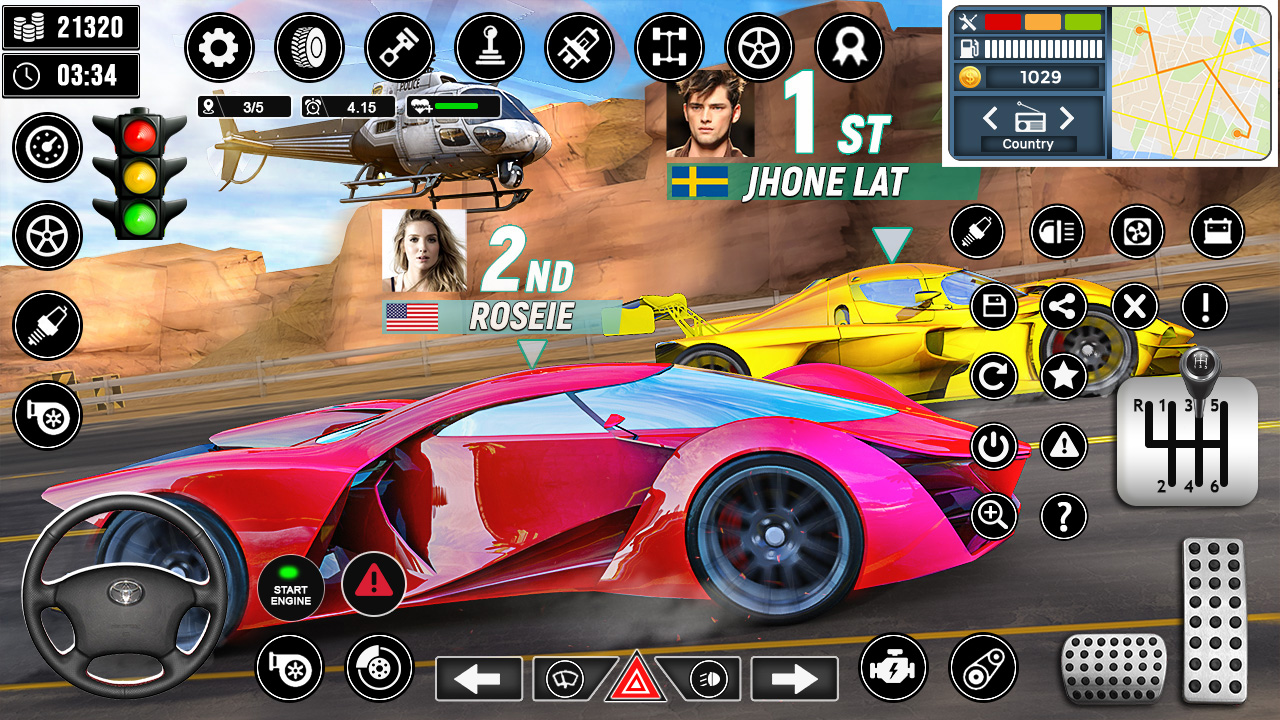Toggle the hazard warning triangle at bottom center
The width and height of the screenshot is (1280, 720).
point(638,679)
